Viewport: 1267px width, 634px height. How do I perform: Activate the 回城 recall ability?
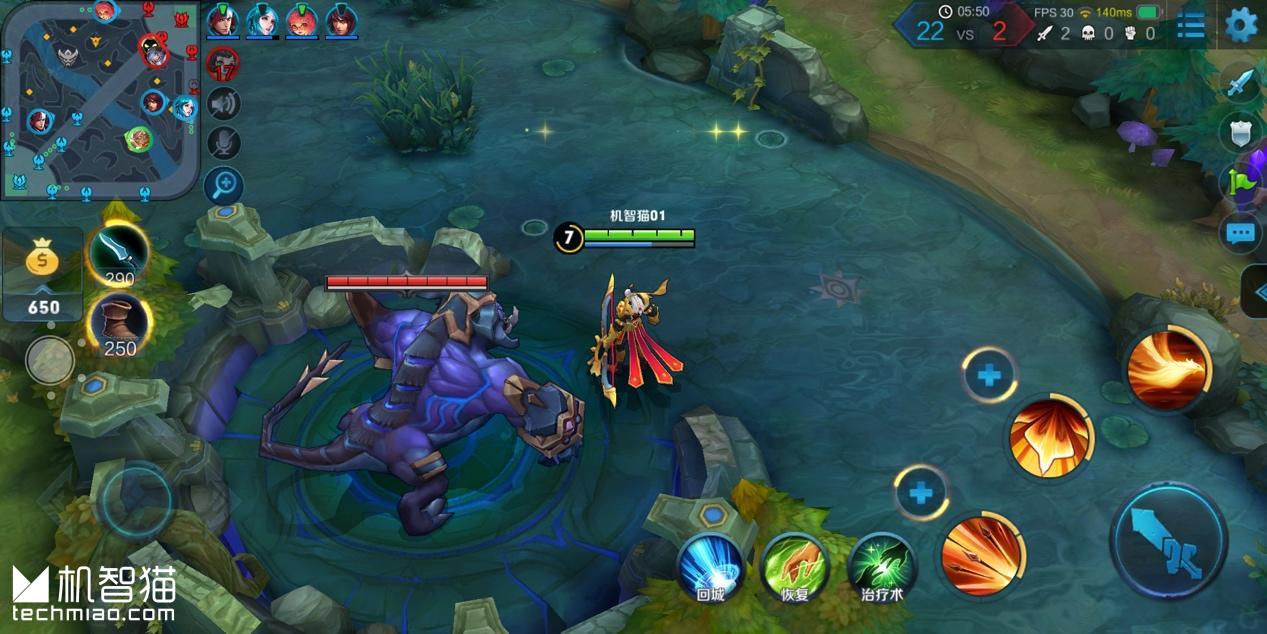[710, 567]
